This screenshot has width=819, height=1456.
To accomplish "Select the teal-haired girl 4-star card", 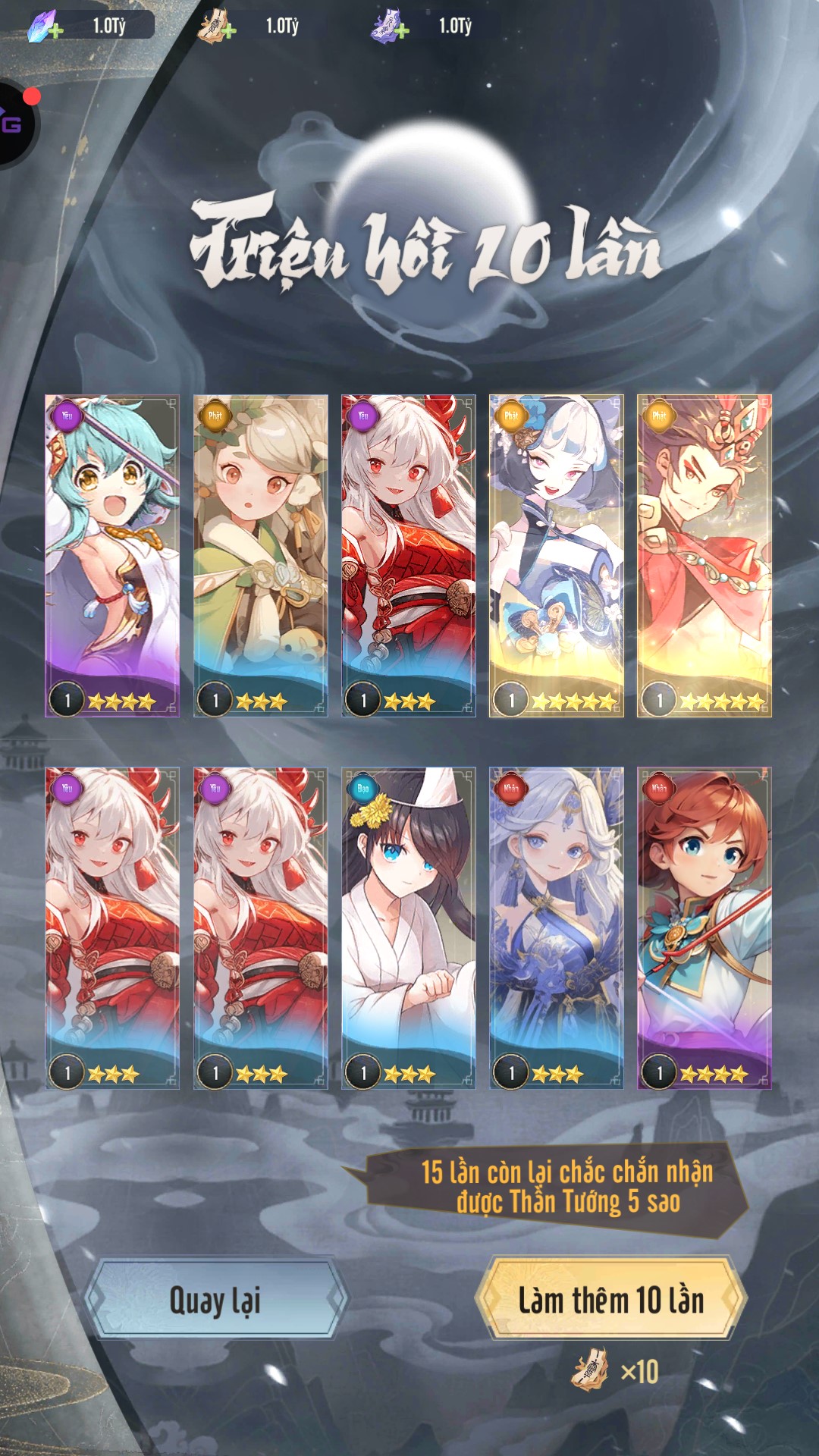I will tap(112, 555).
